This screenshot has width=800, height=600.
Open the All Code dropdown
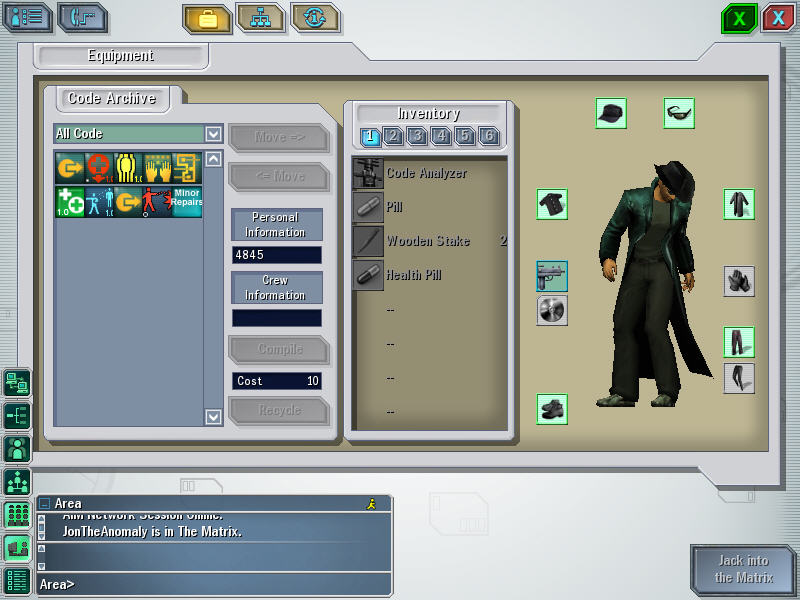pos(213,133)
